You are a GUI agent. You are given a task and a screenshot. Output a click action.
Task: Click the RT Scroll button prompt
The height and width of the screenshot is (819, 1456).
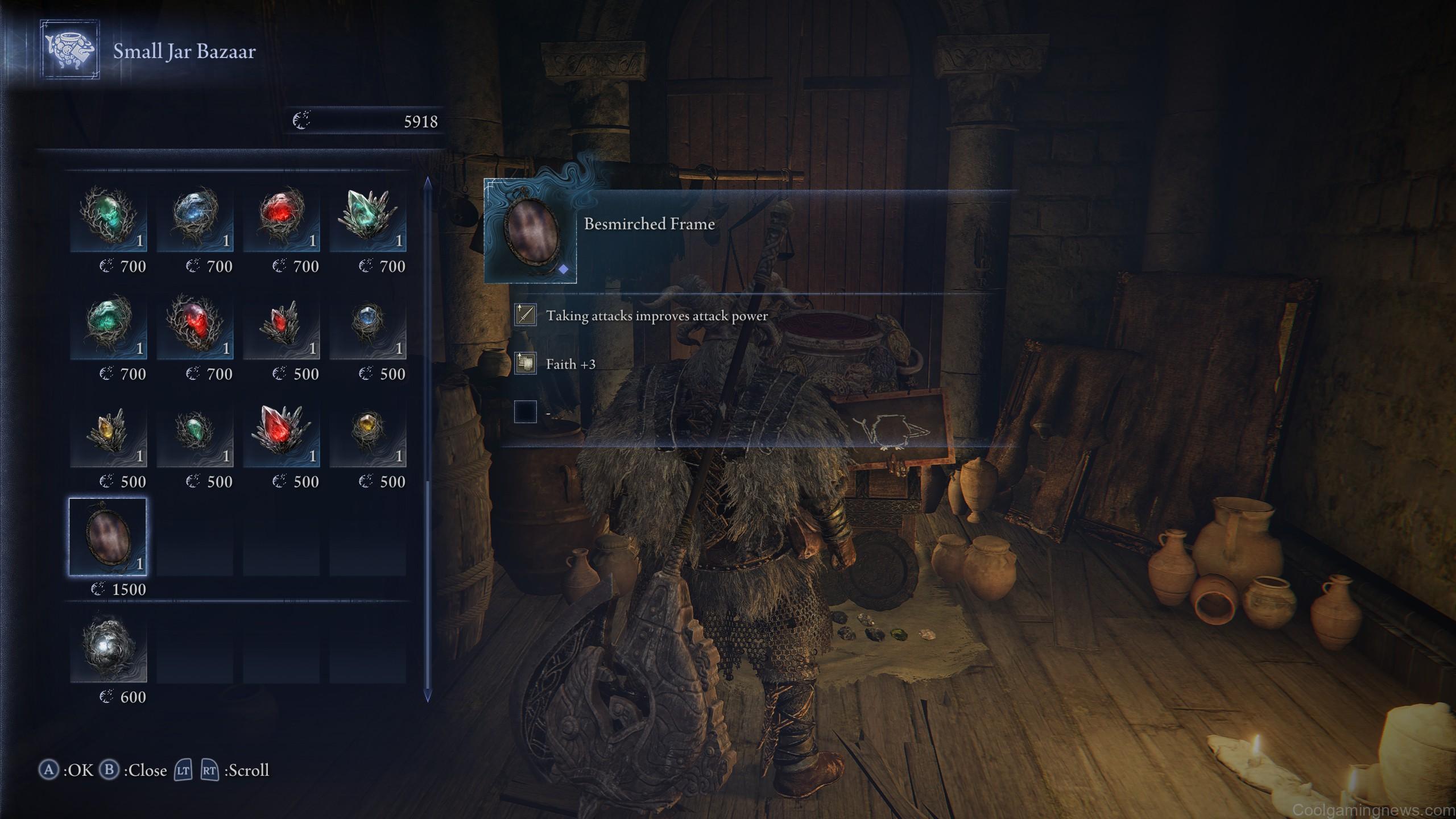(210, 771)
